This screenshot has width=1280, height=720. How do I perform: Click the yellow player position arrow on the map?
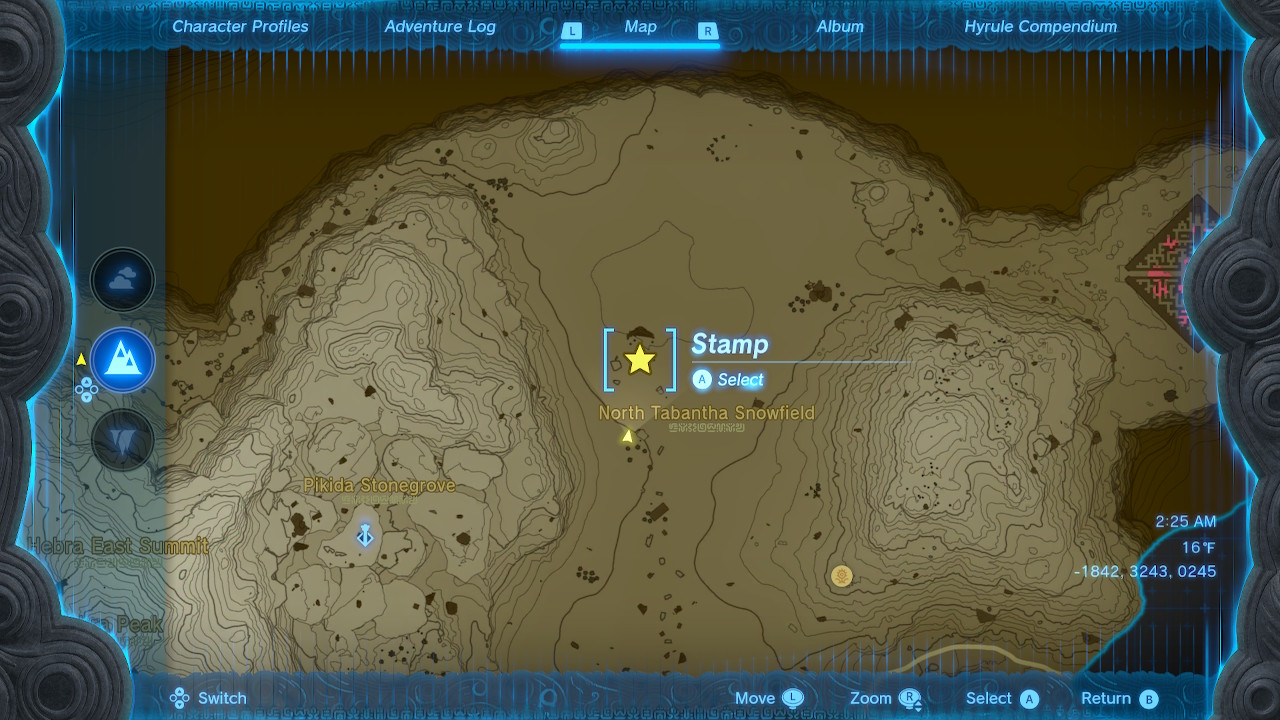626,434
